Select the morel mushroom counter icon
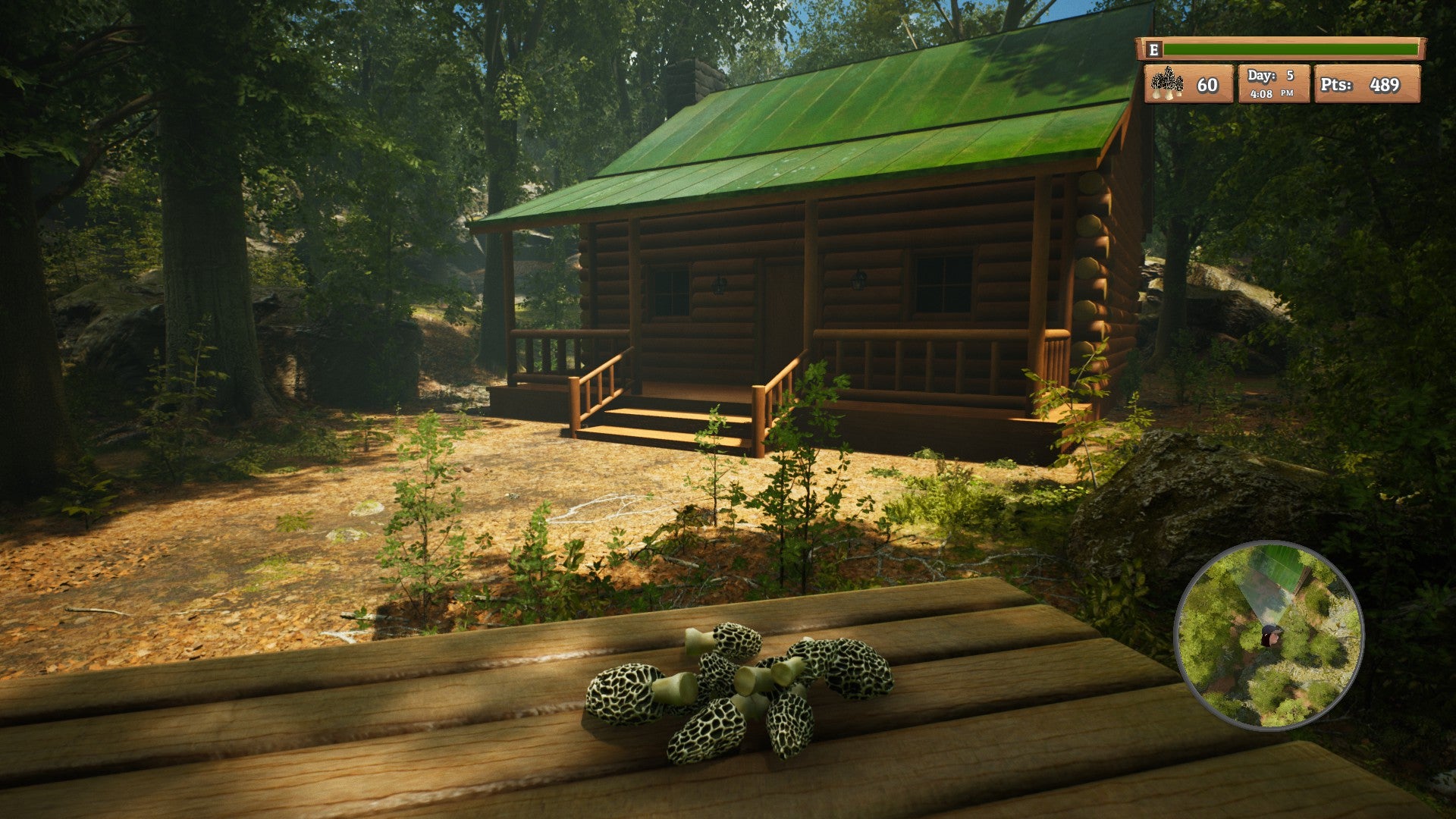 (x=1168, y=83)
